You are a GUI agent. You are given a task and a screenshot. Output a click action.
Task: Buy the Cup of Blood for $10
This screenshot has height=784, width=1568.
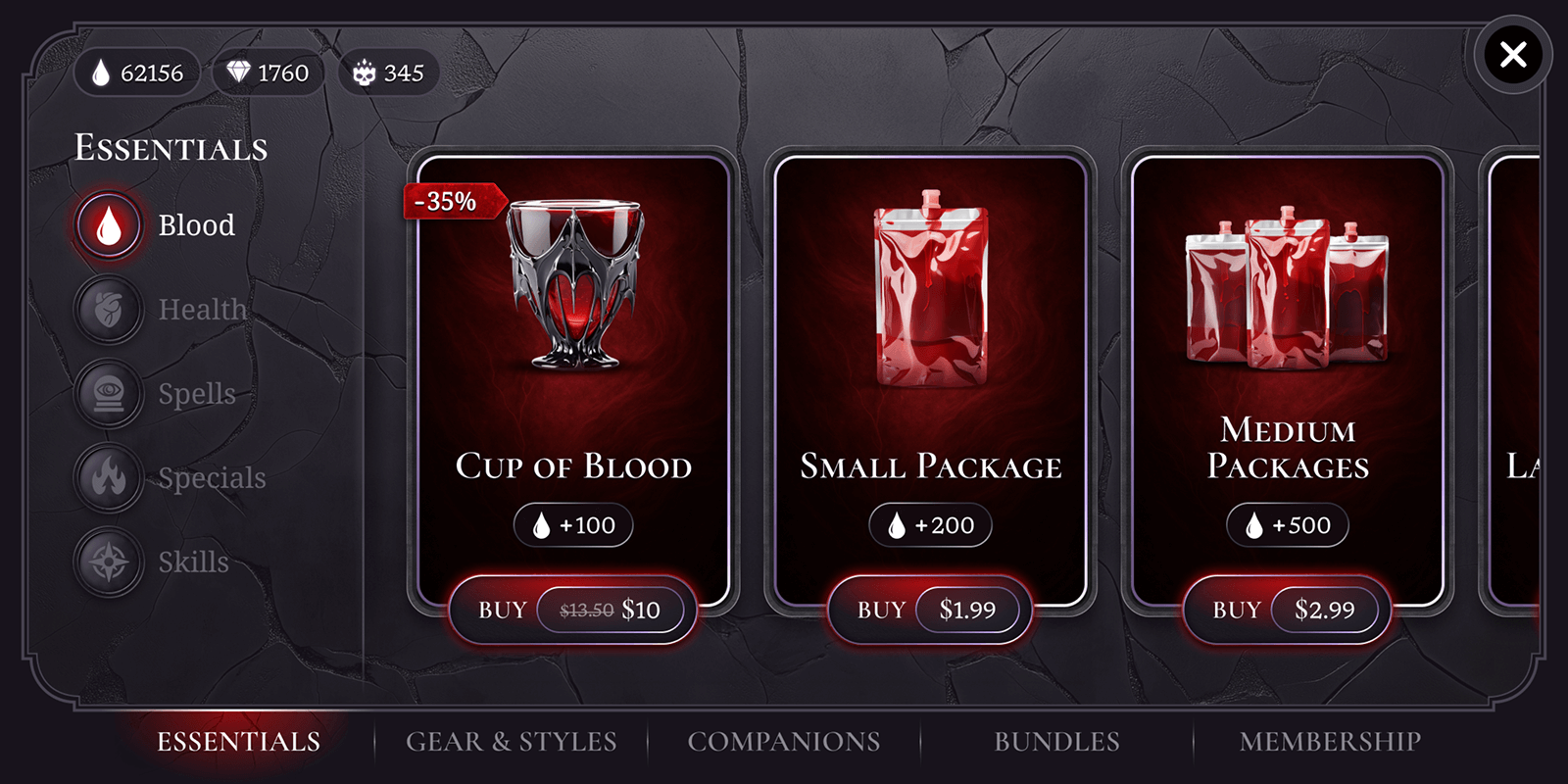tap(572, 609)
